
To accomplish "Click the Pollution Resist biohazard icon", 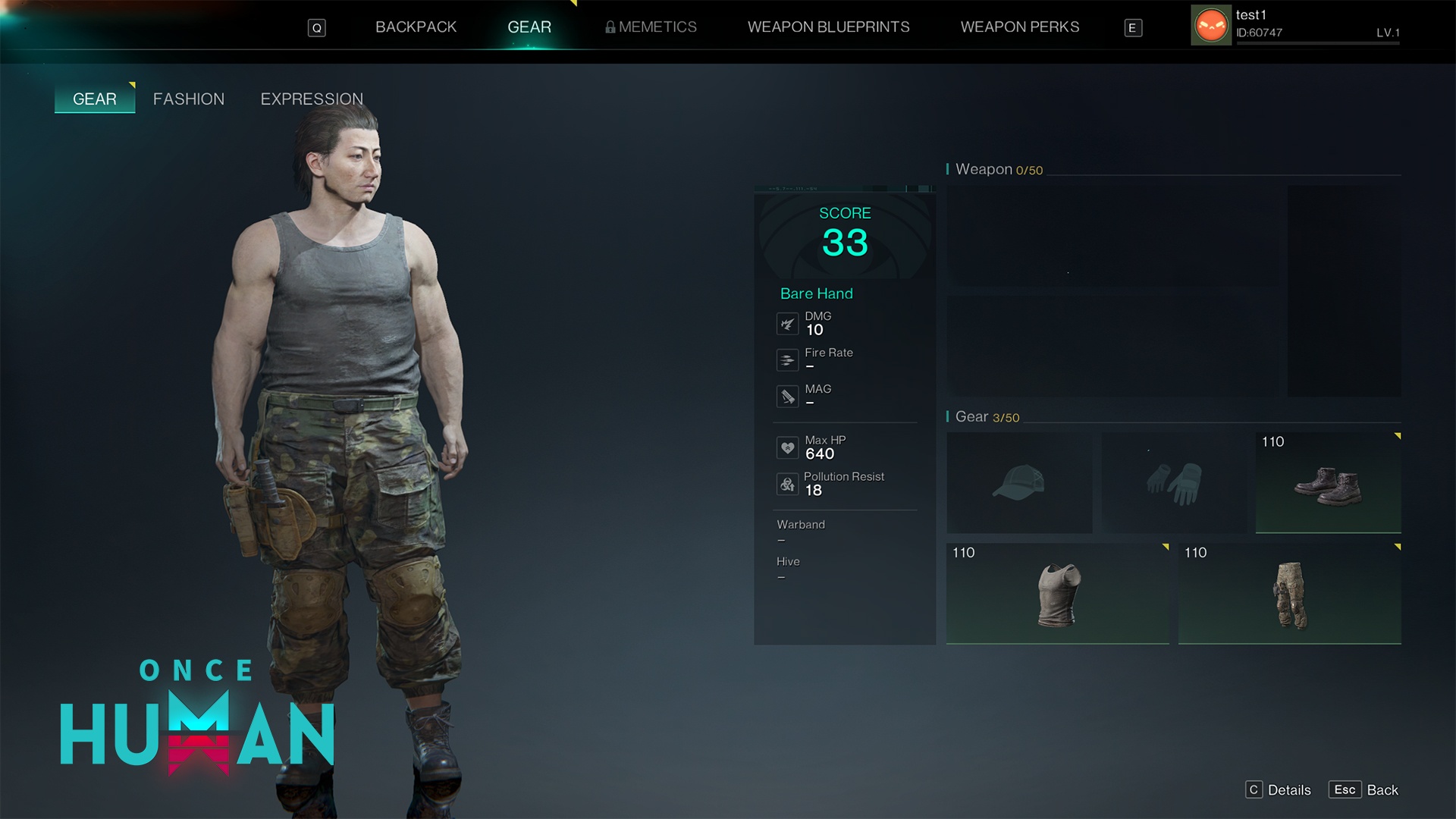I will 787,484.
